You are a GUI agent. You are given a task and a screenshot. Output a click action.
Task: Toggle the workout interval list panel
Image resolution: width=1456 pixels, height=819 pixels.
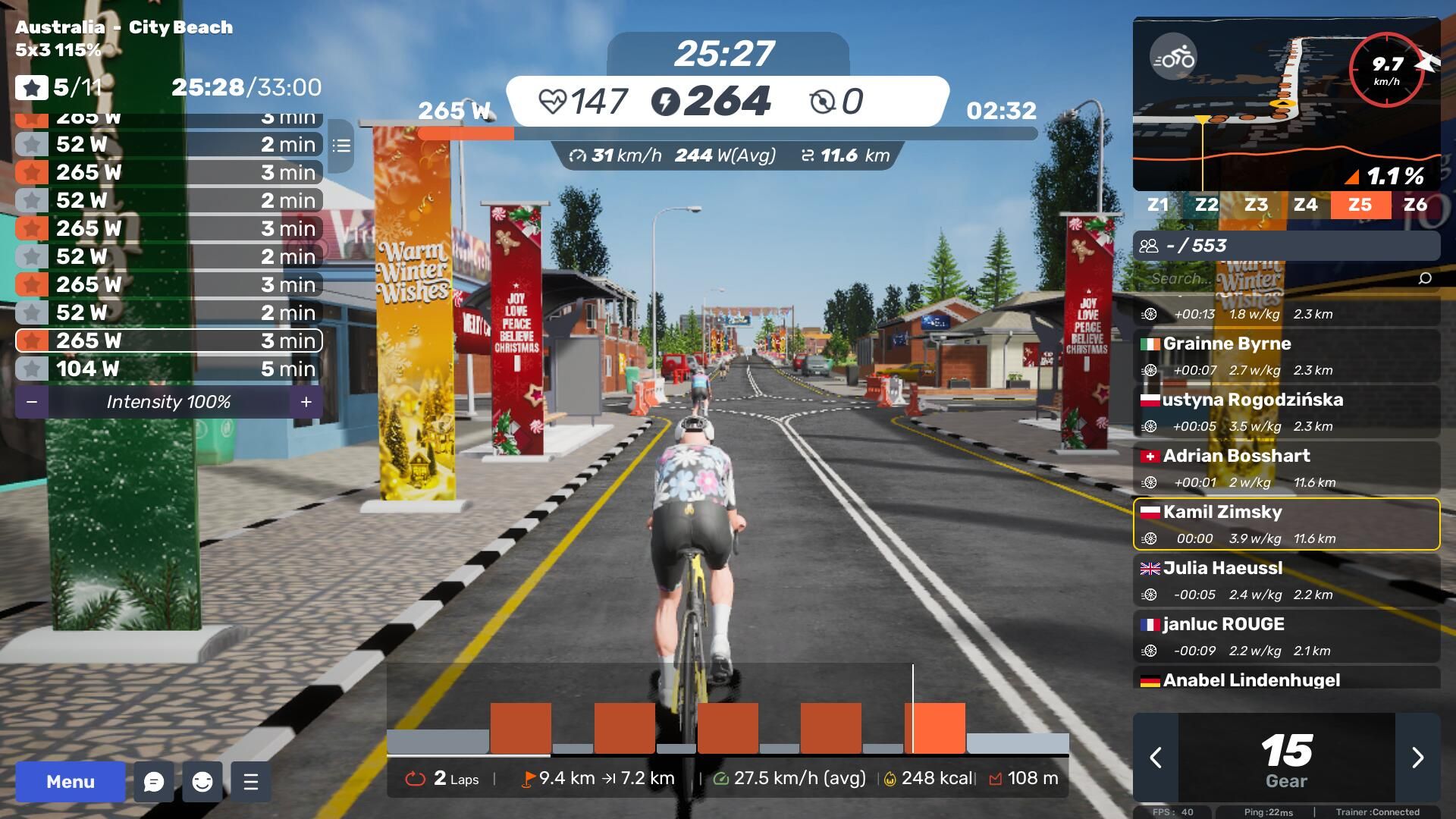coord(341,145)
